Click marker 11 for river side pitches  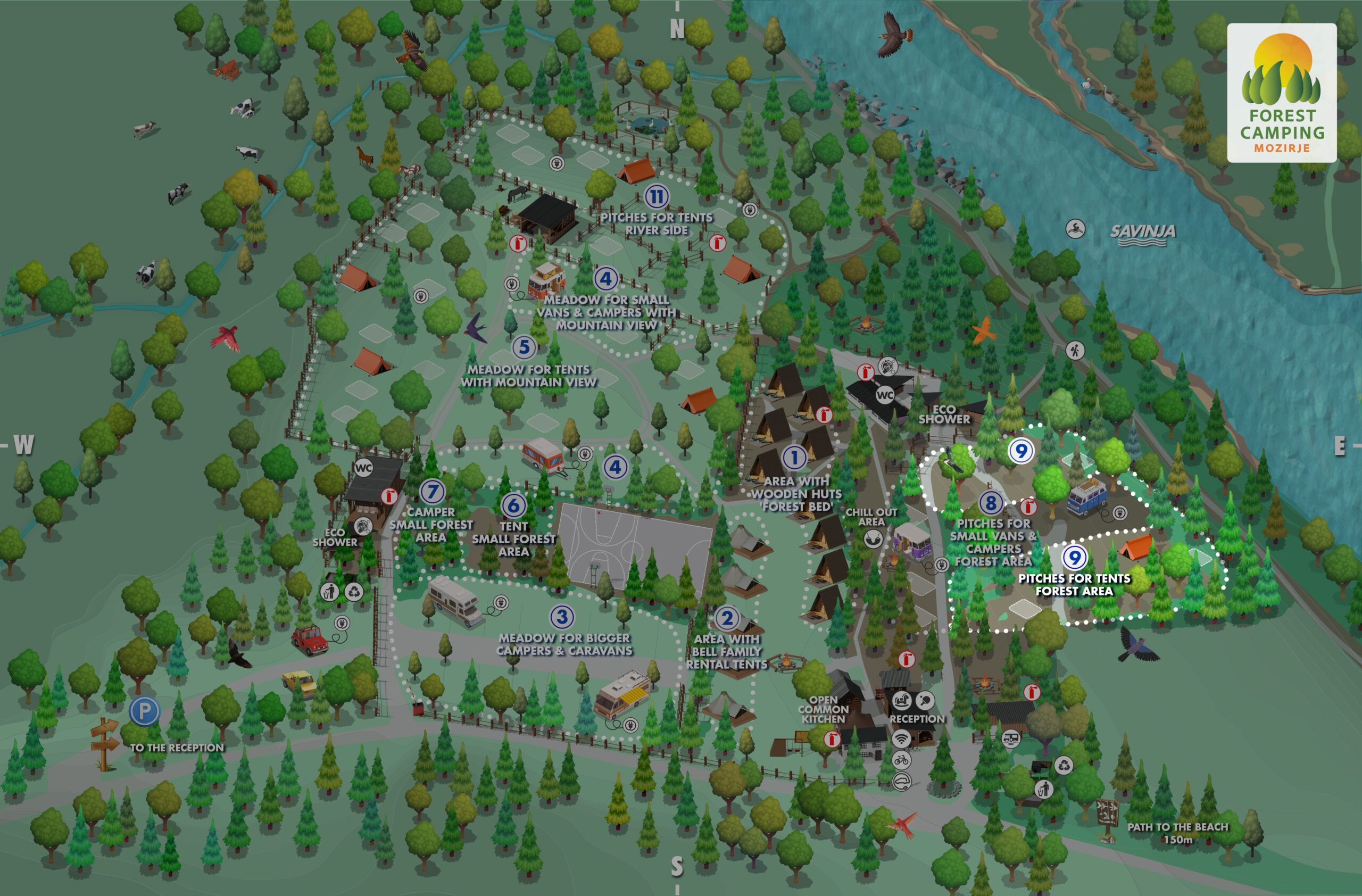(657, 197)
